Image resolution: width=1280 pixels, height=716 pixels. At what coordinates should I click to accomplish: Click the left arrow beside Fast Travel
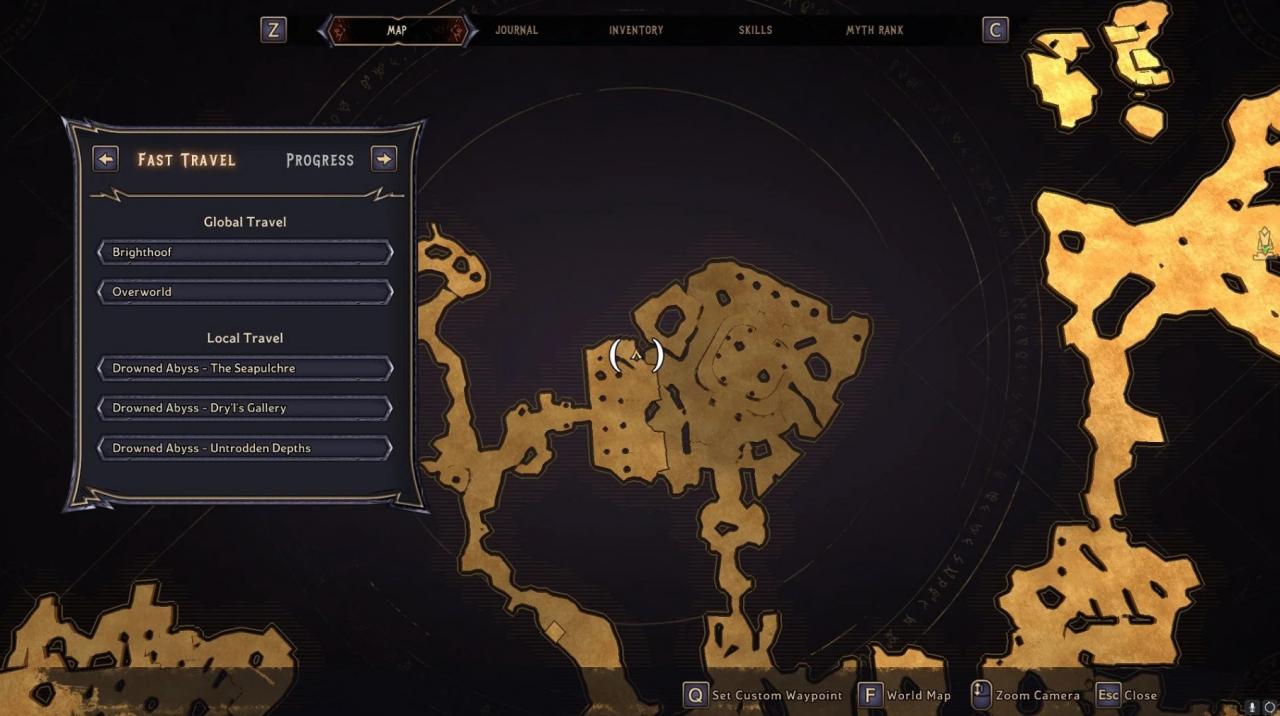pyautogui.click(x=105, y=159)
